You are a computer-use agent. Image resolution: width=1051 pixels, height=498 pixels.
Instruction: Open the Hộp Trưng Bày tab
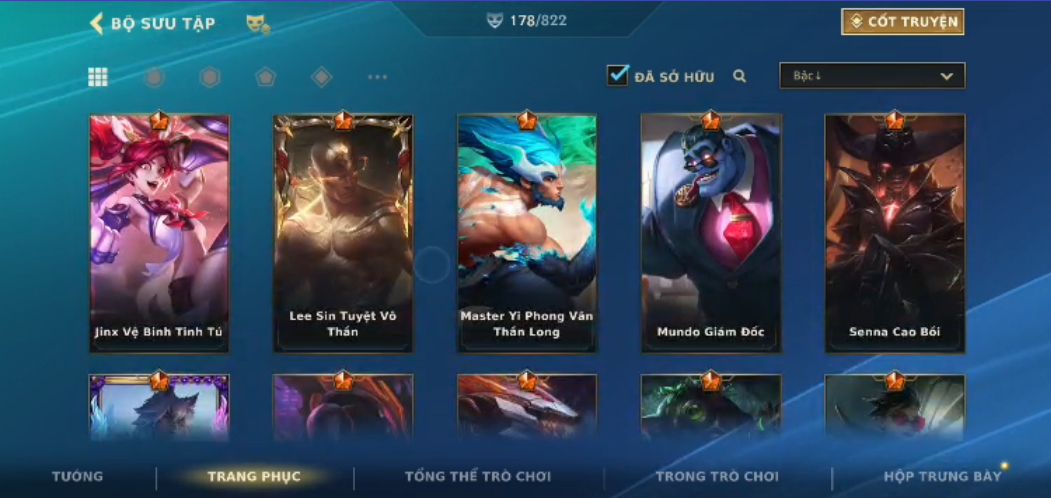pyautogui.click(x=942, y=476)
